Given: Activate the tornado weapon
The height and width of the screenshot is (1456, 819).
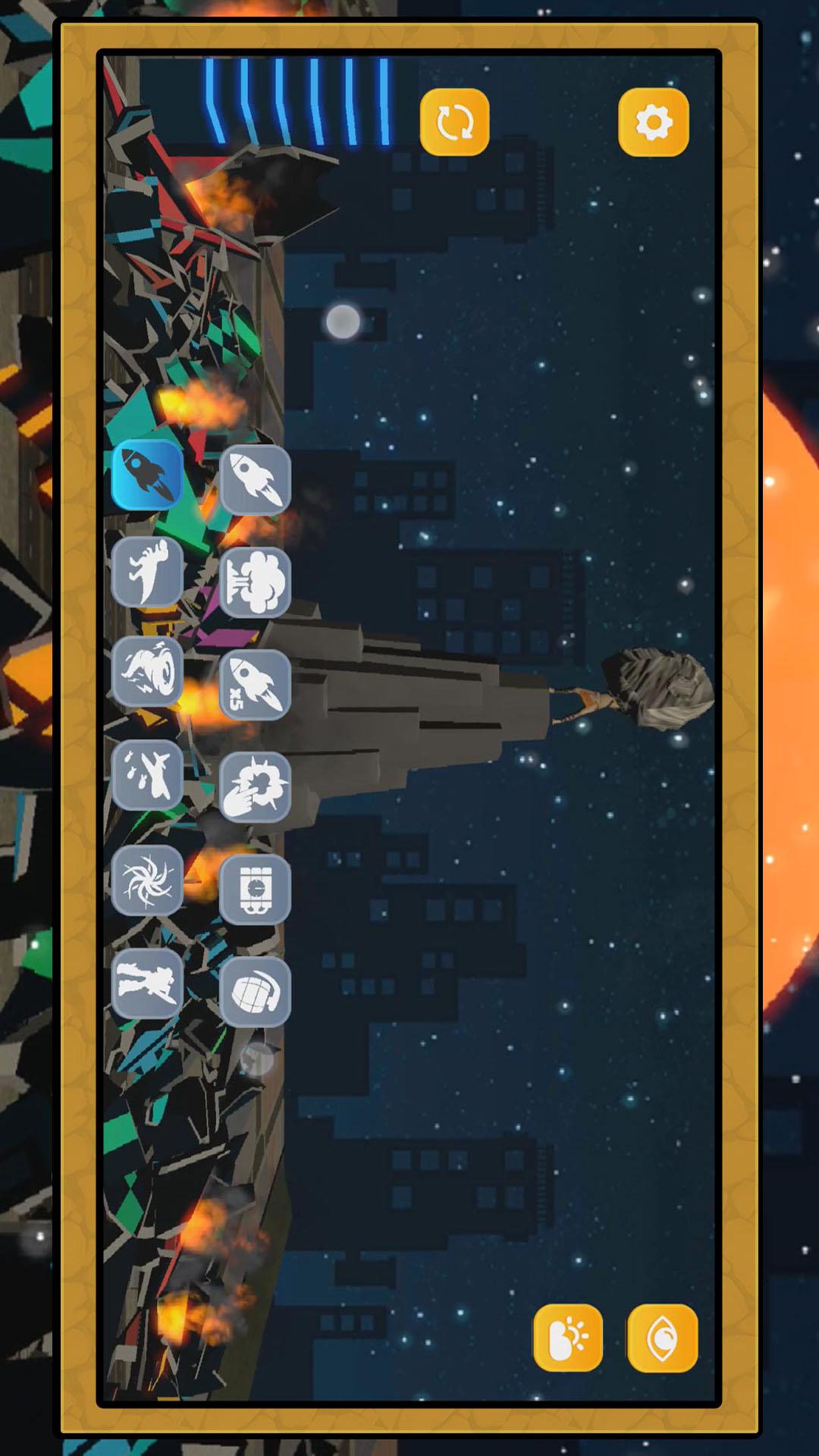Looking at the screenshot, I should (148, 671).
